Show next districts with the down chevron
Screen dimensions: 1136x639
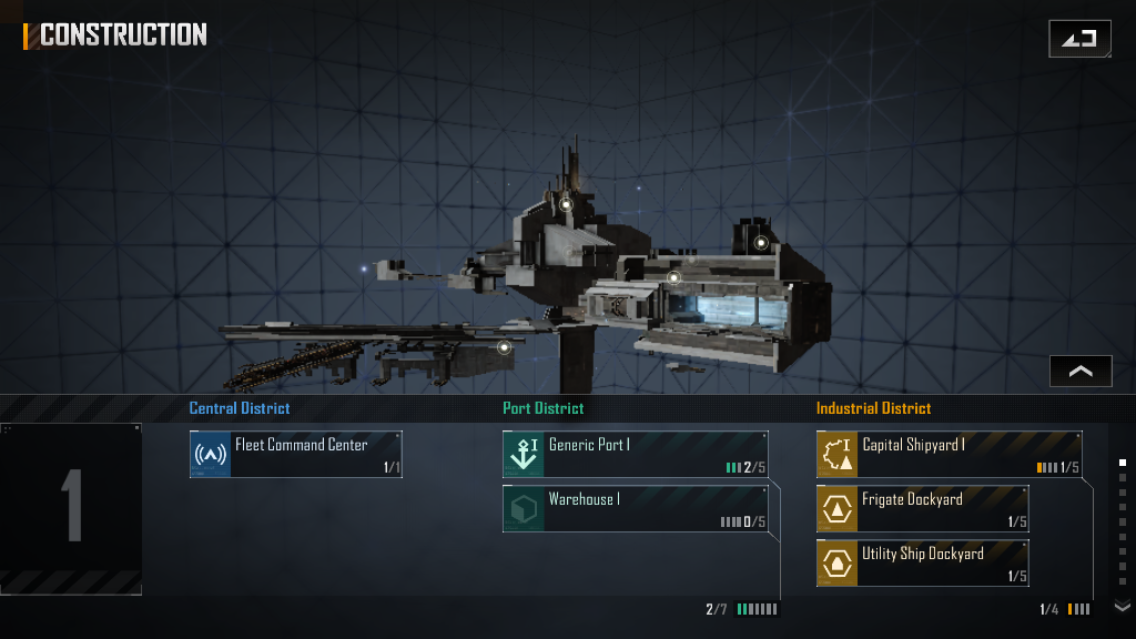[x=1122, y=606]
